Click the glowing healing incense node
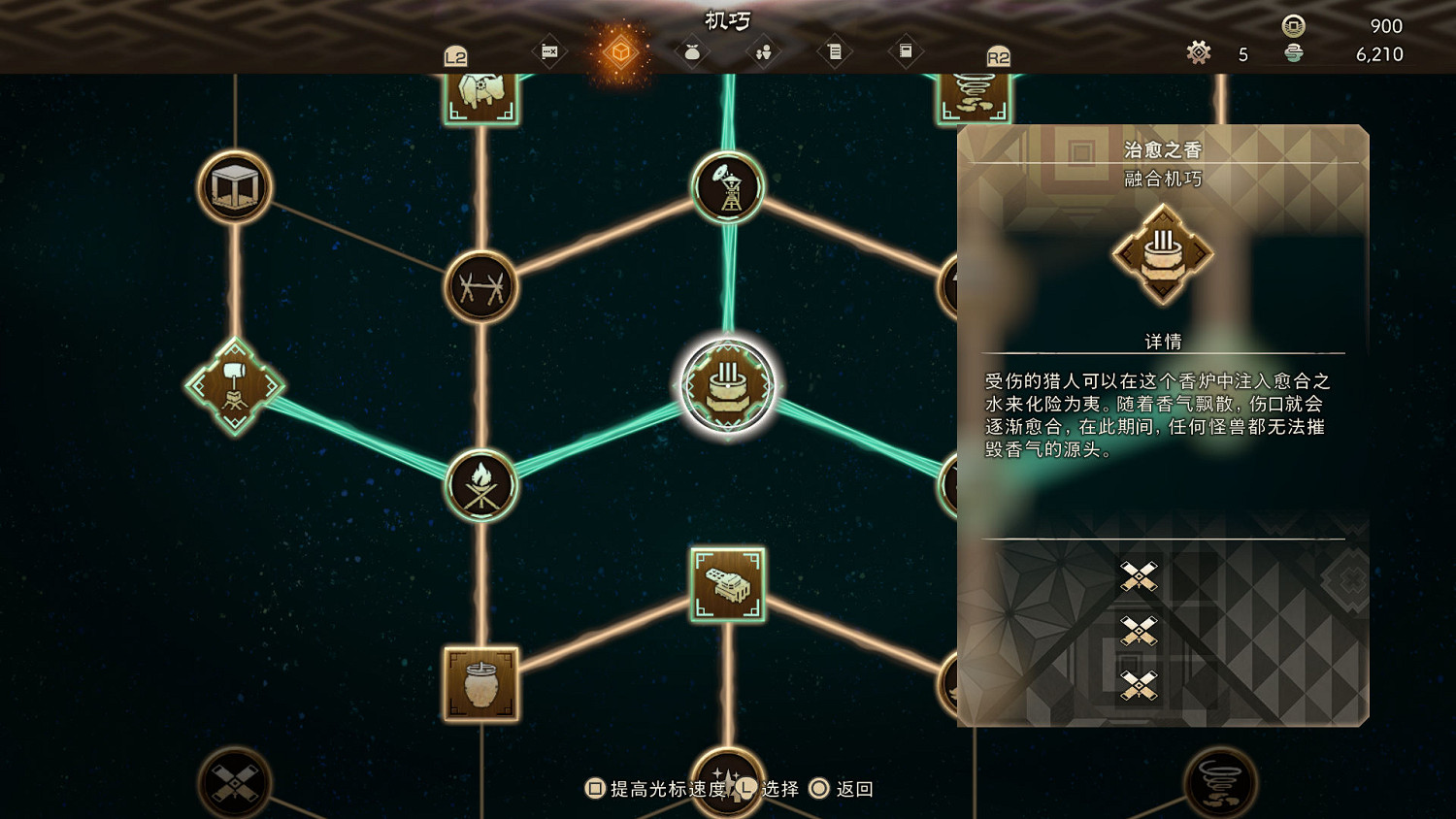 (728, 385)
